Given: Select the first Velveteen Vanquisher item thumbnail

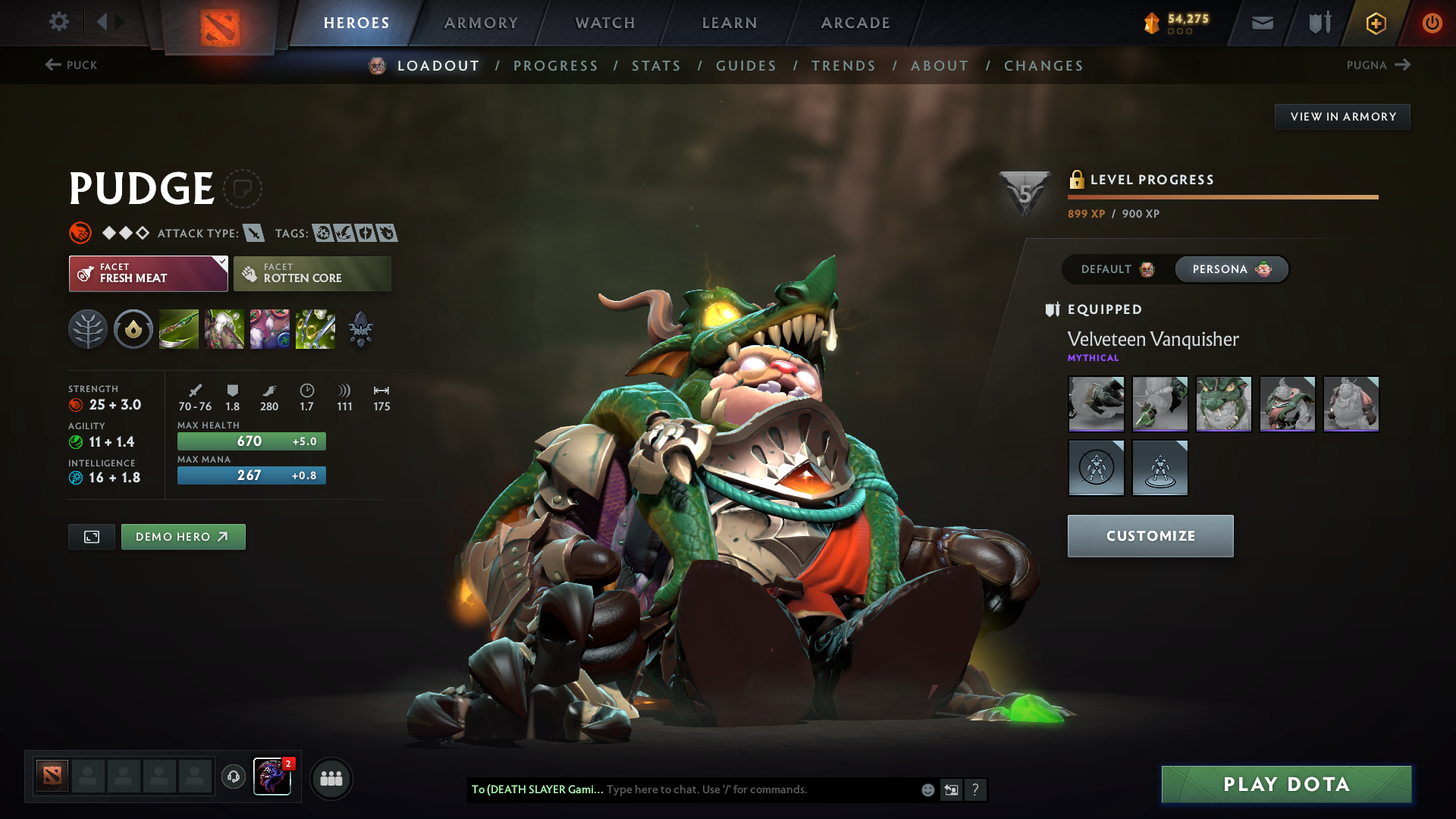Looking at the screenshot, I should tap(1096, 404).
